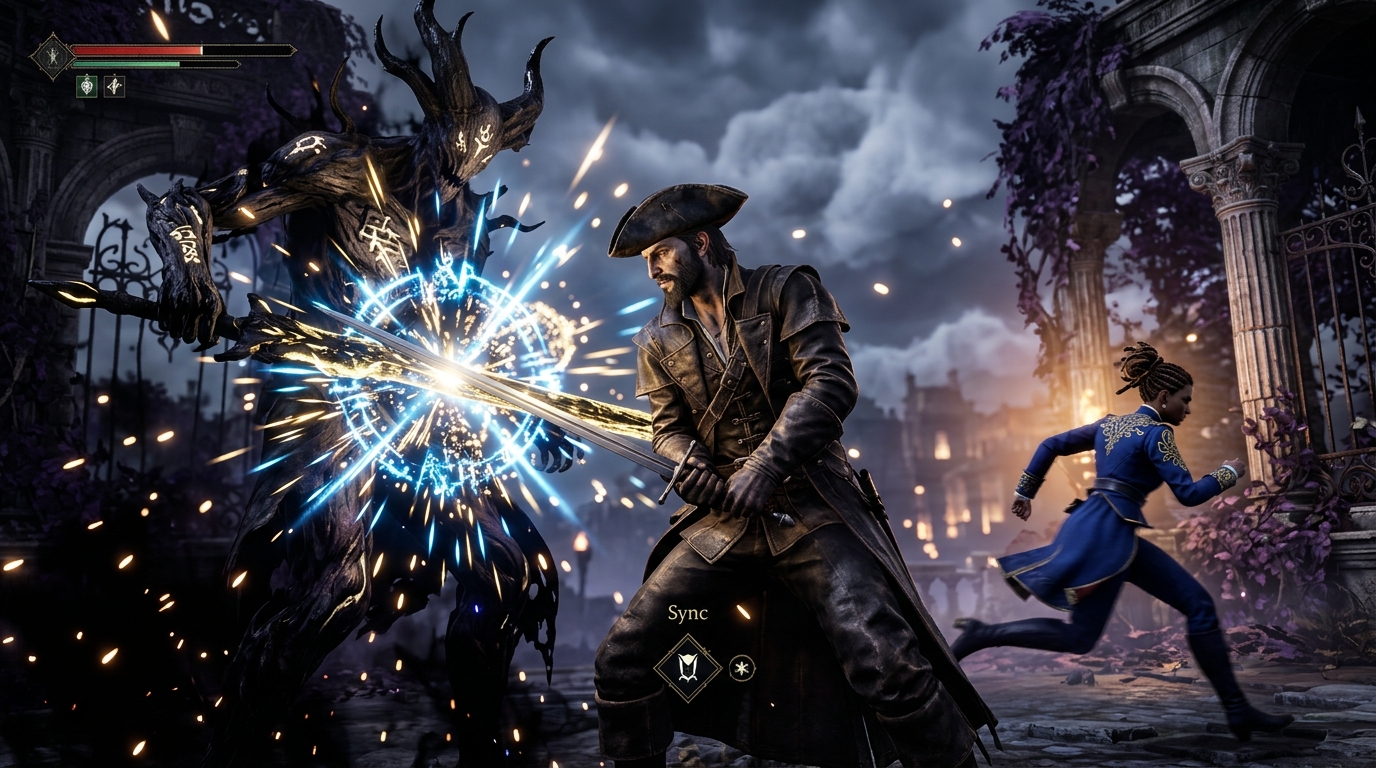This screenshot has width=1376, height=768.
Task: Select the Sync command label
Action: [x=688, y=612]
